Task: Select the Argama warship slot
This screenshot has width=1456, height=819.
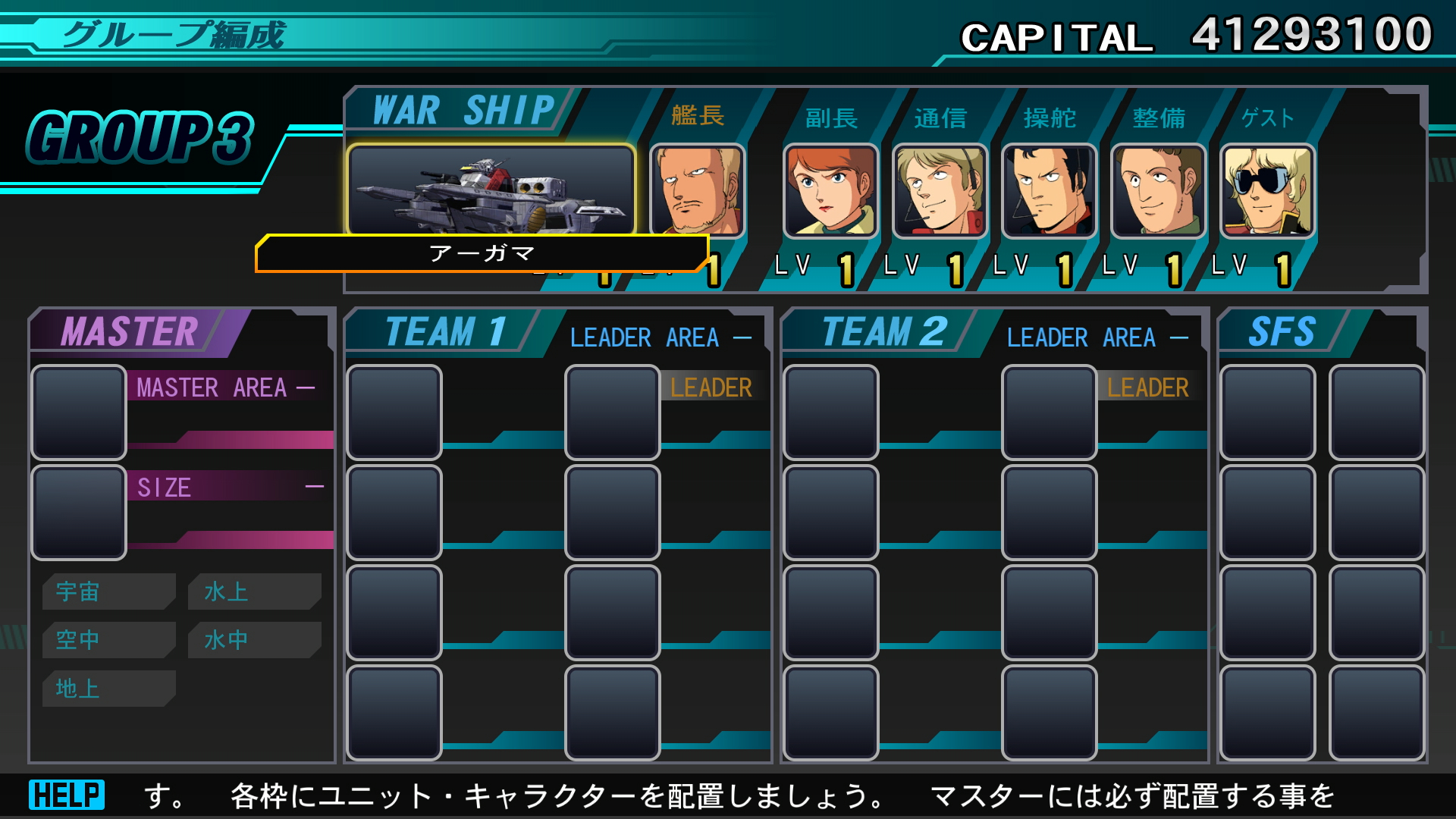Action: (x=491, y=190)
